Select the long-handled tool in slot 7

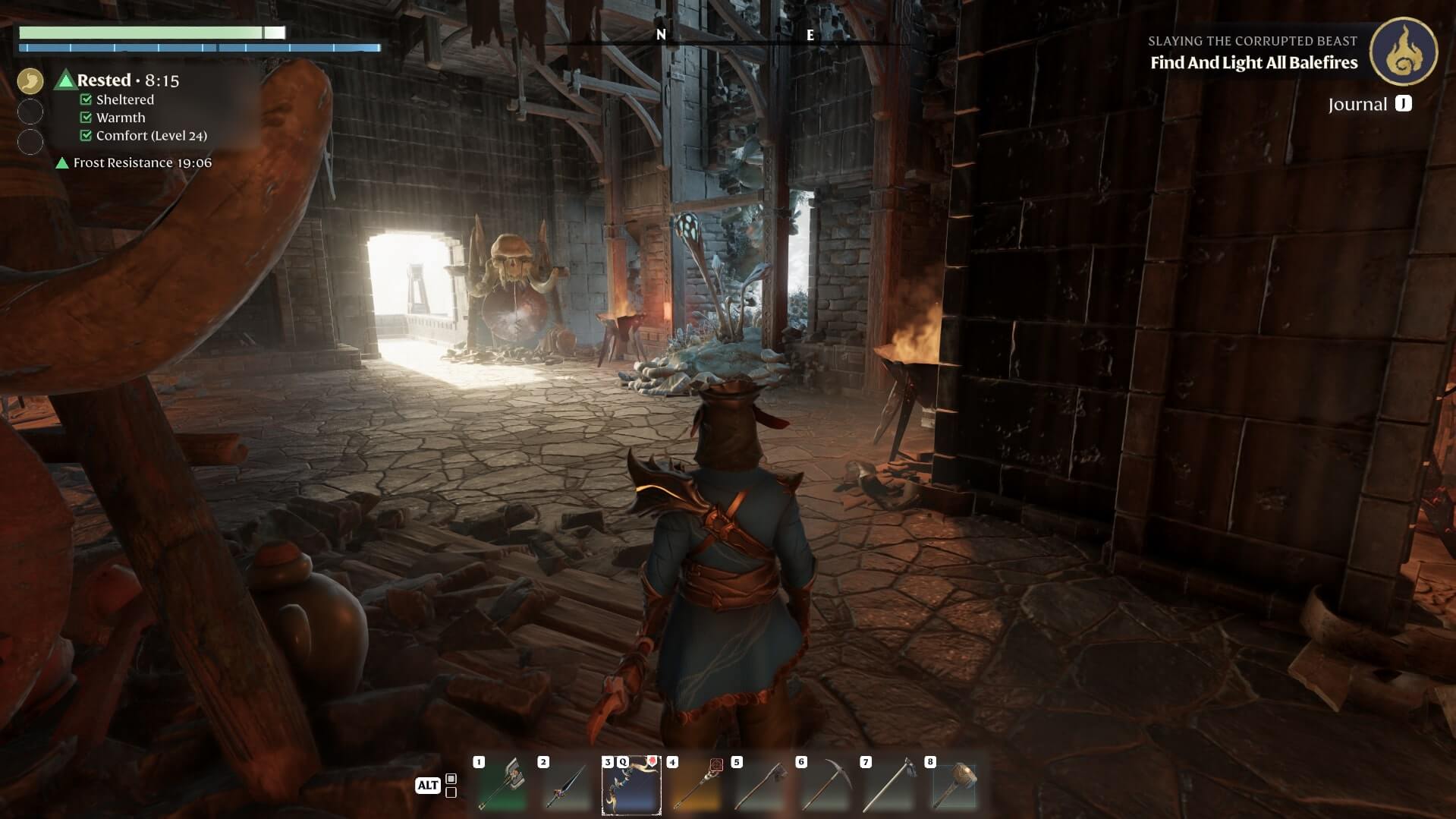pos(889,786)
